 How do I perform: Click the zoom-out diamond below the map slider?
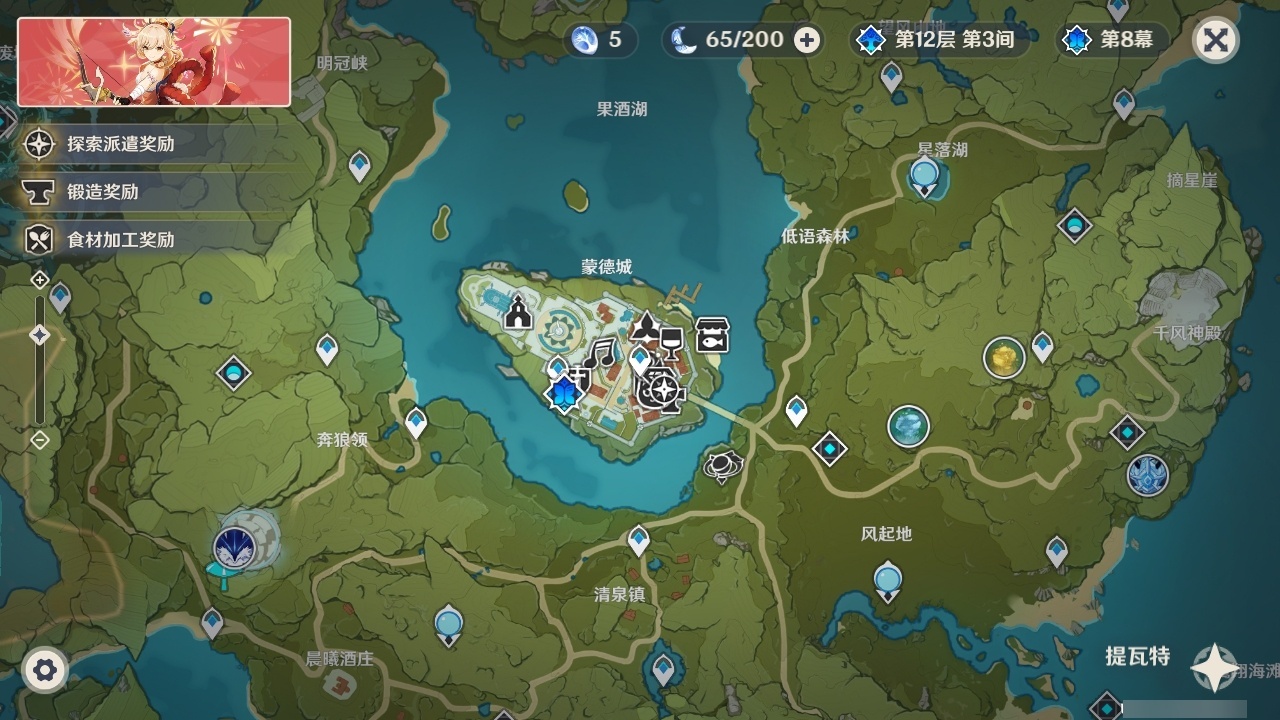click(40, 439)
